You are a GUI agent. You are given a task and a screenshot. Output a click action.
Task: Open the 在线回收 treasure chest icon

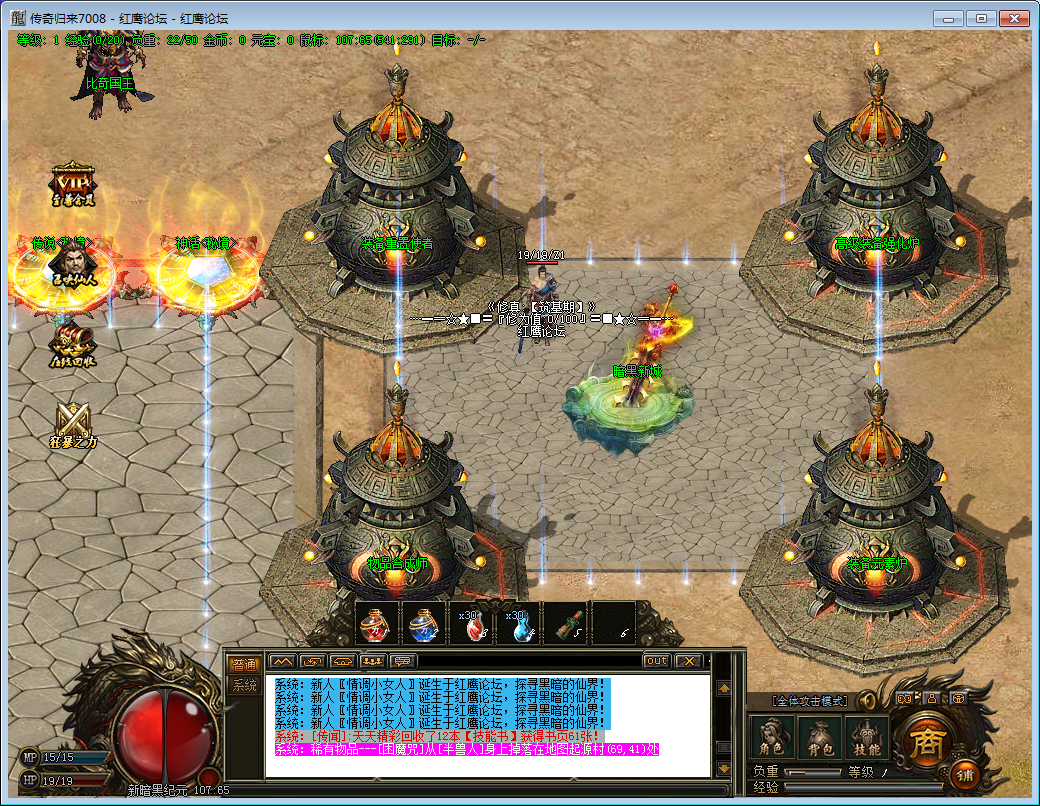pos(74,345)
